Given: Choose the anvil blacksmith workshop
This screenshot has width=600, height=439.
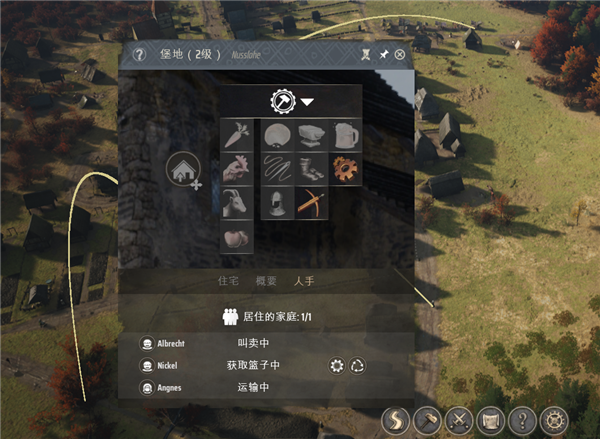Looking at the screenshot, I should (x=311, y=133).
